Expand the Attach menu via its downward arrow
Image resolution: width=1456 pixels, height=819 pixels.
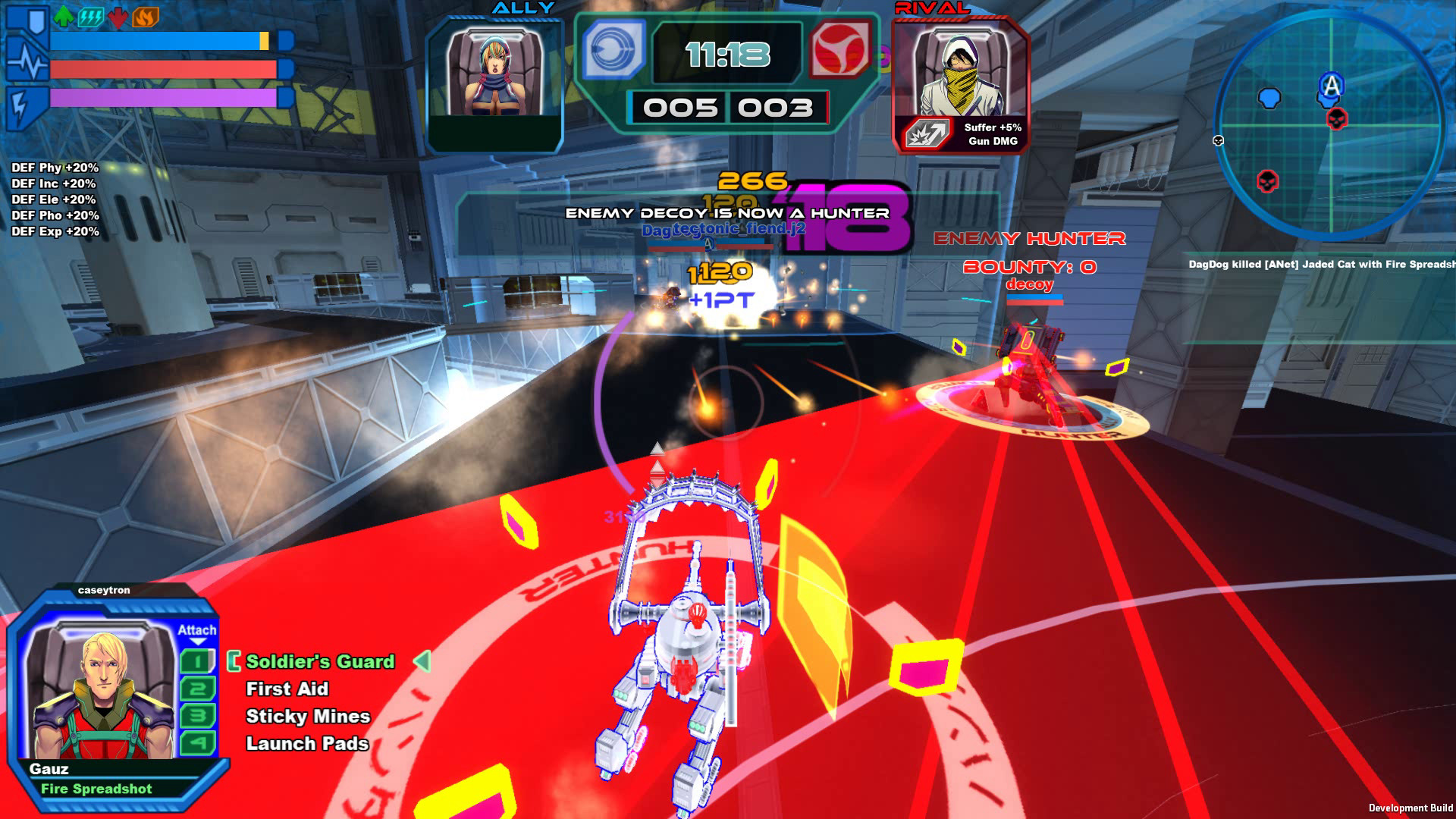coord(198,641)
